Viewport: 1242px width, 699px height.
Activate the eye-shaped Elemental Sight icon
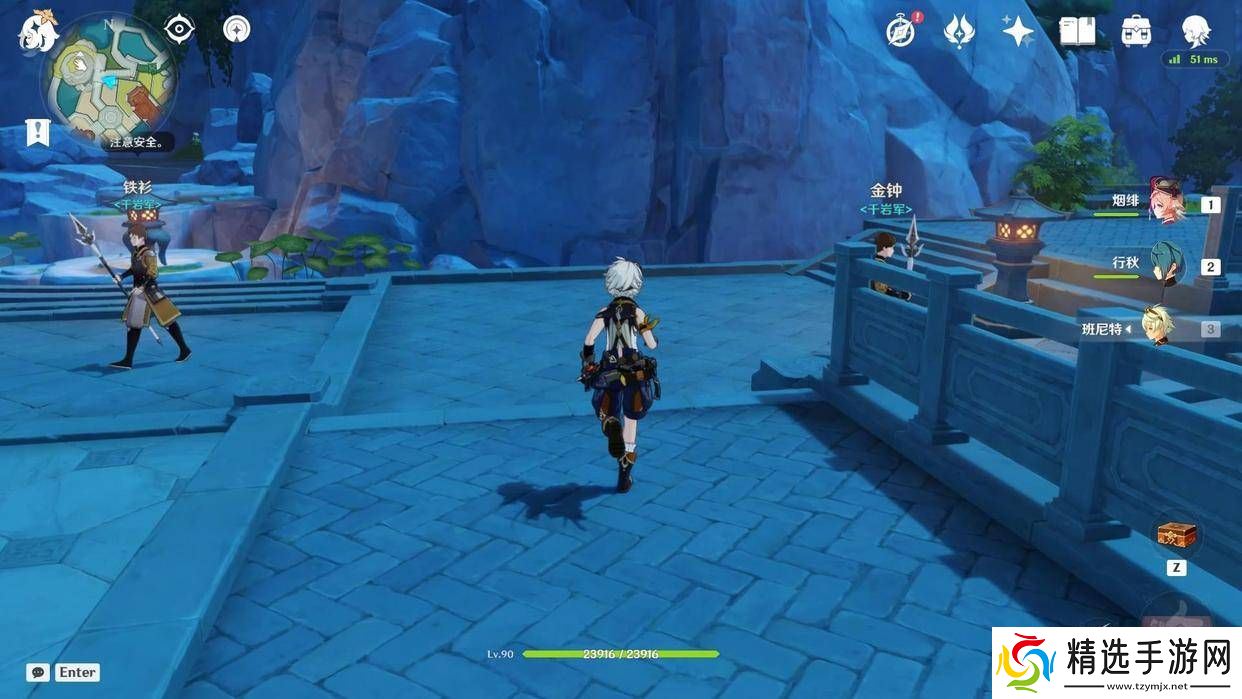tap(179, 29)
